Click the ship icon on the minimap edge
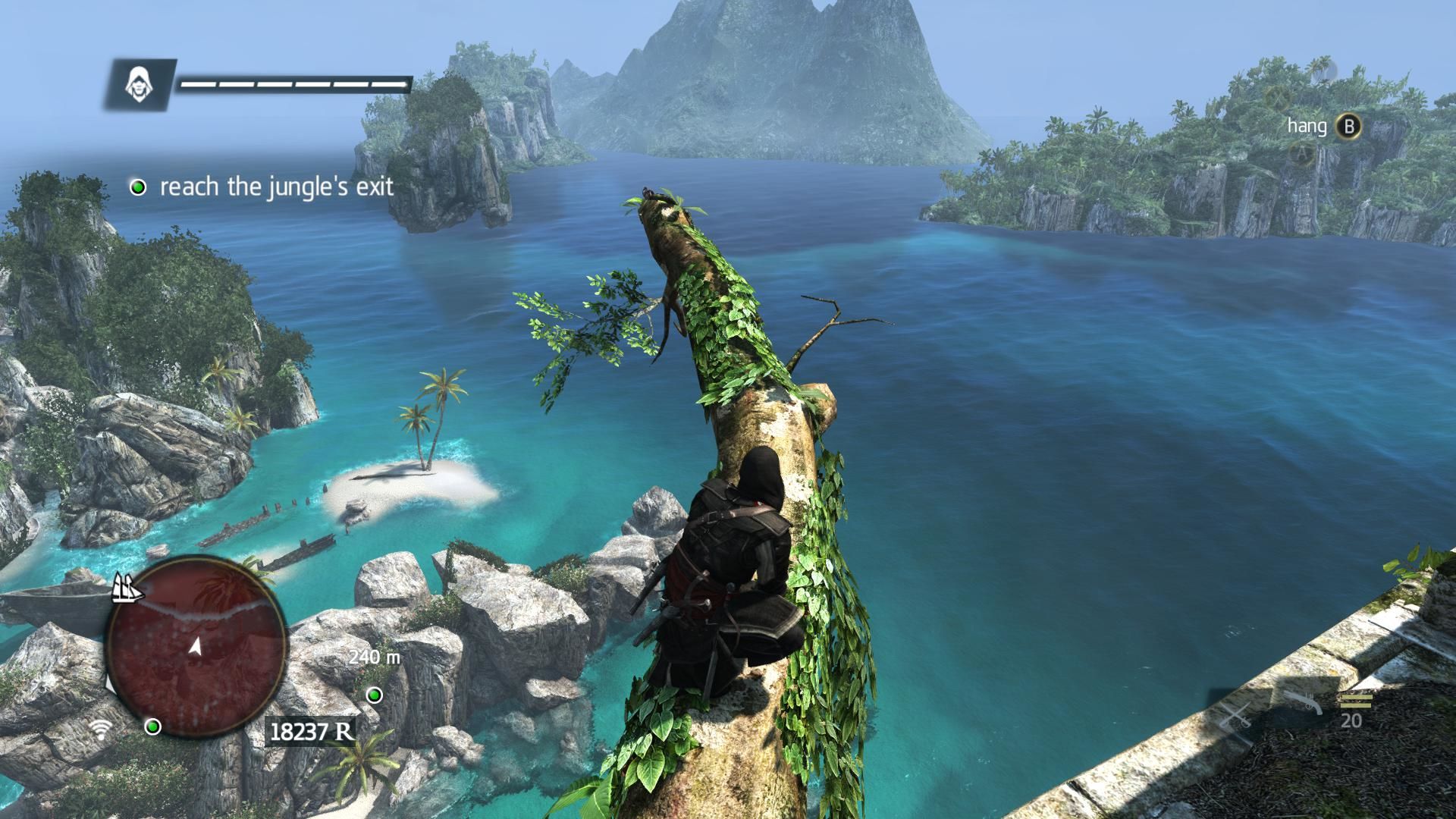1456x819 pixels. click(127, 588)
